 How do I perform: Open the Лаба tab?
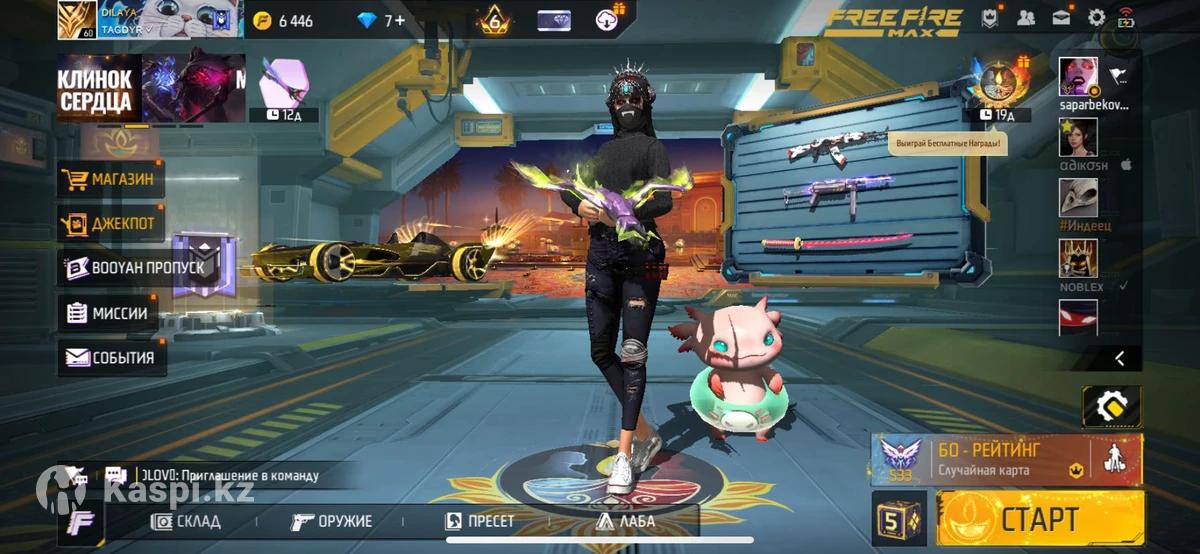(626, 521)
